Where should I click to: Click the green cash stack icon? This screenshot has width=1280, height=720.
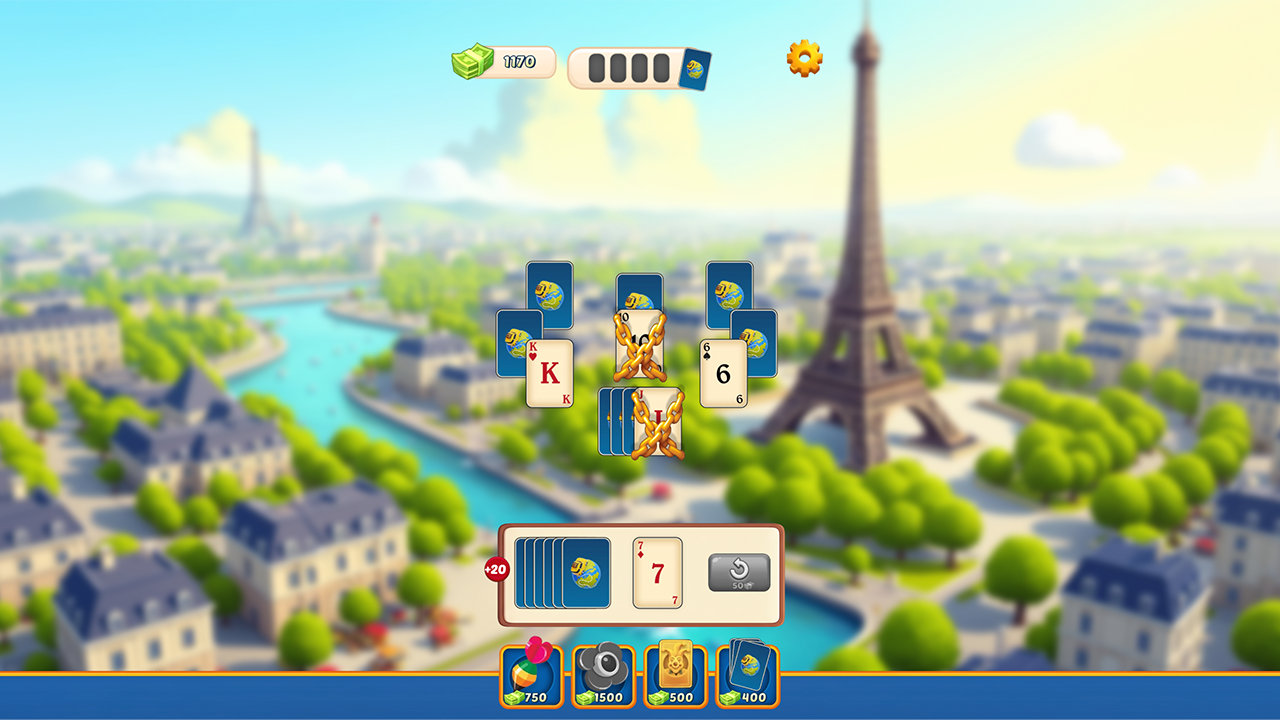471,63
